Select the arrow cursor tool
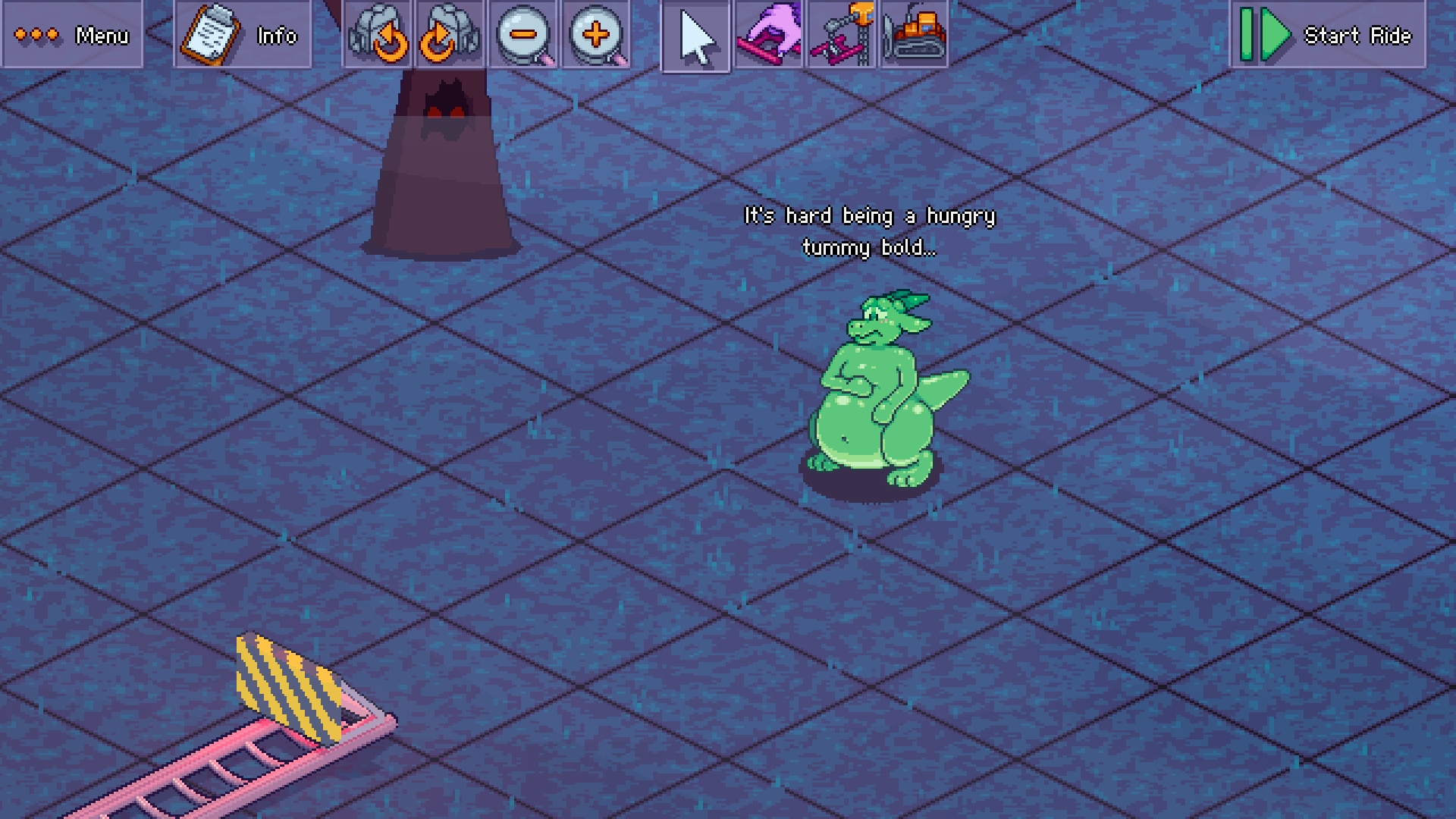Viewport: 1456px width, 819px height. pos(696,36)
